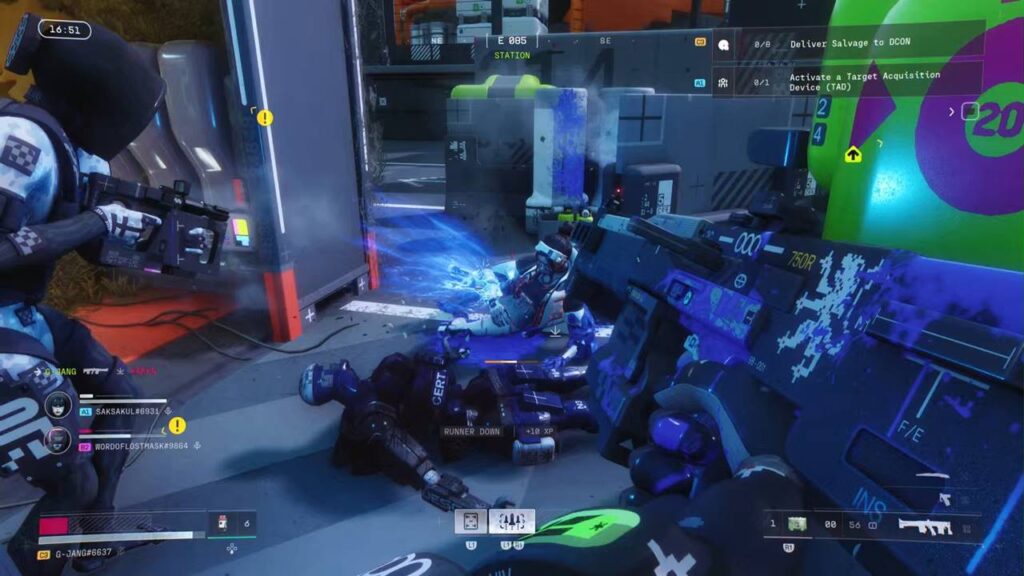This screenshot has width=1024, height=576.
Task: Activate the triple-figure ability icon
Action: pyautogui.click(x=511, y=521)
